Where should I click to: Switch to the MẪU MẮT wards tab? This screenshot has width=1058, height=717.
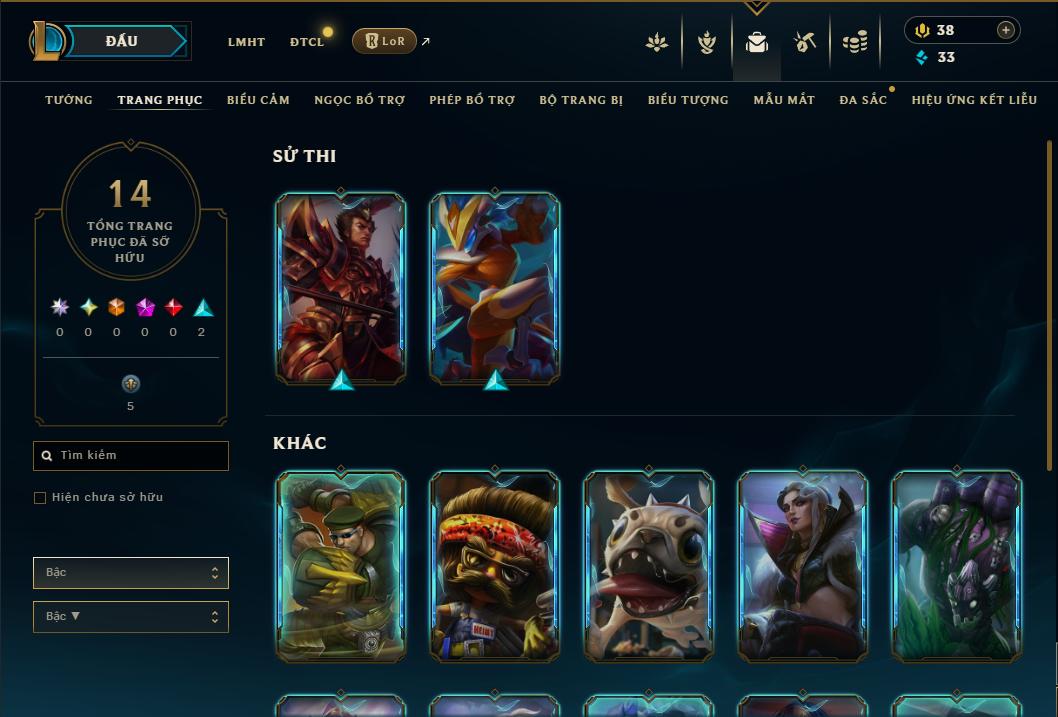[784, 100]
